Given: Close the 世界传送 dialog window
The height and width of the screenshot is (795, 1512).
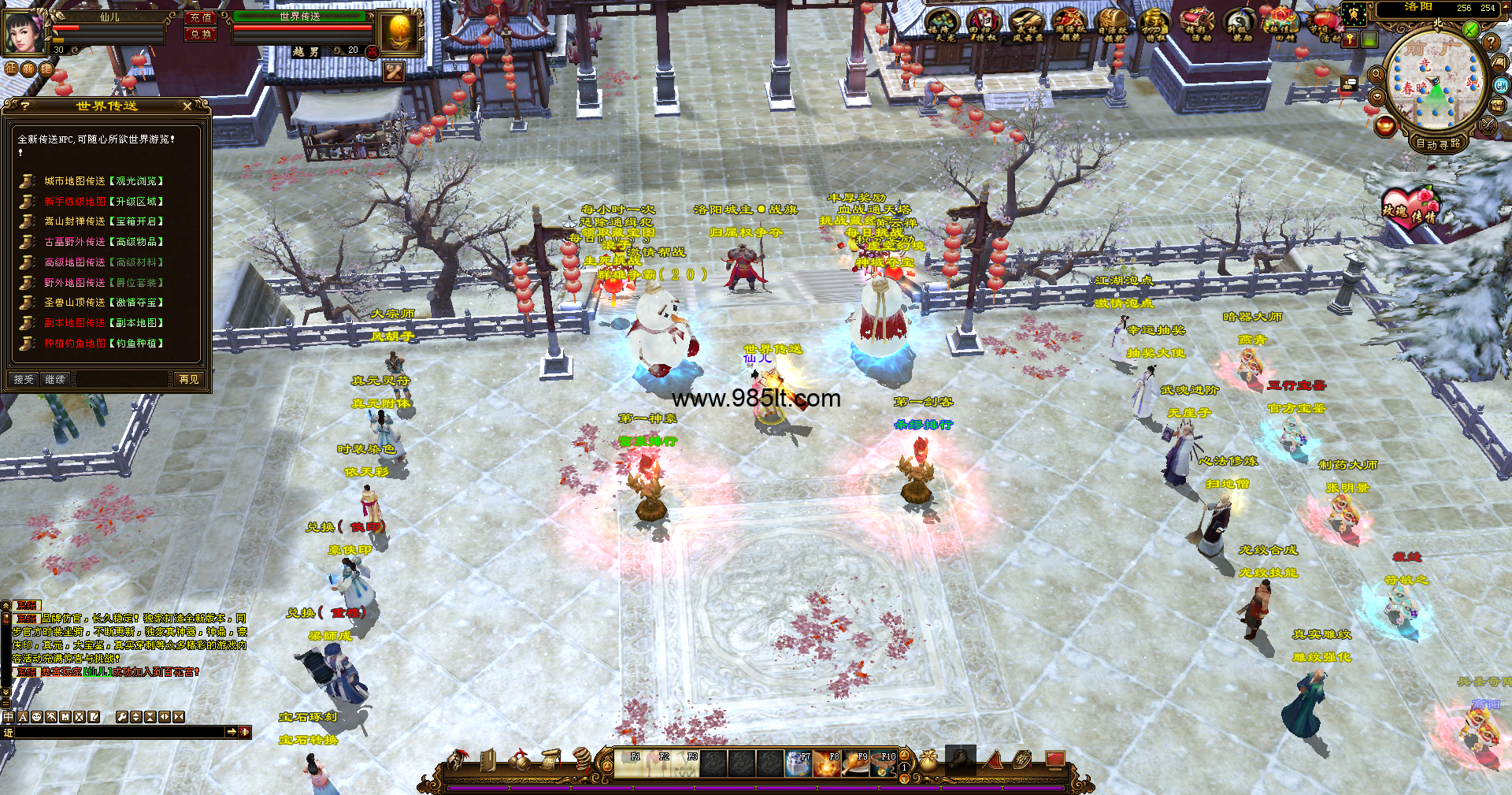Looking at the screenshot, I should pyautogui.click(x=187, y=106).
